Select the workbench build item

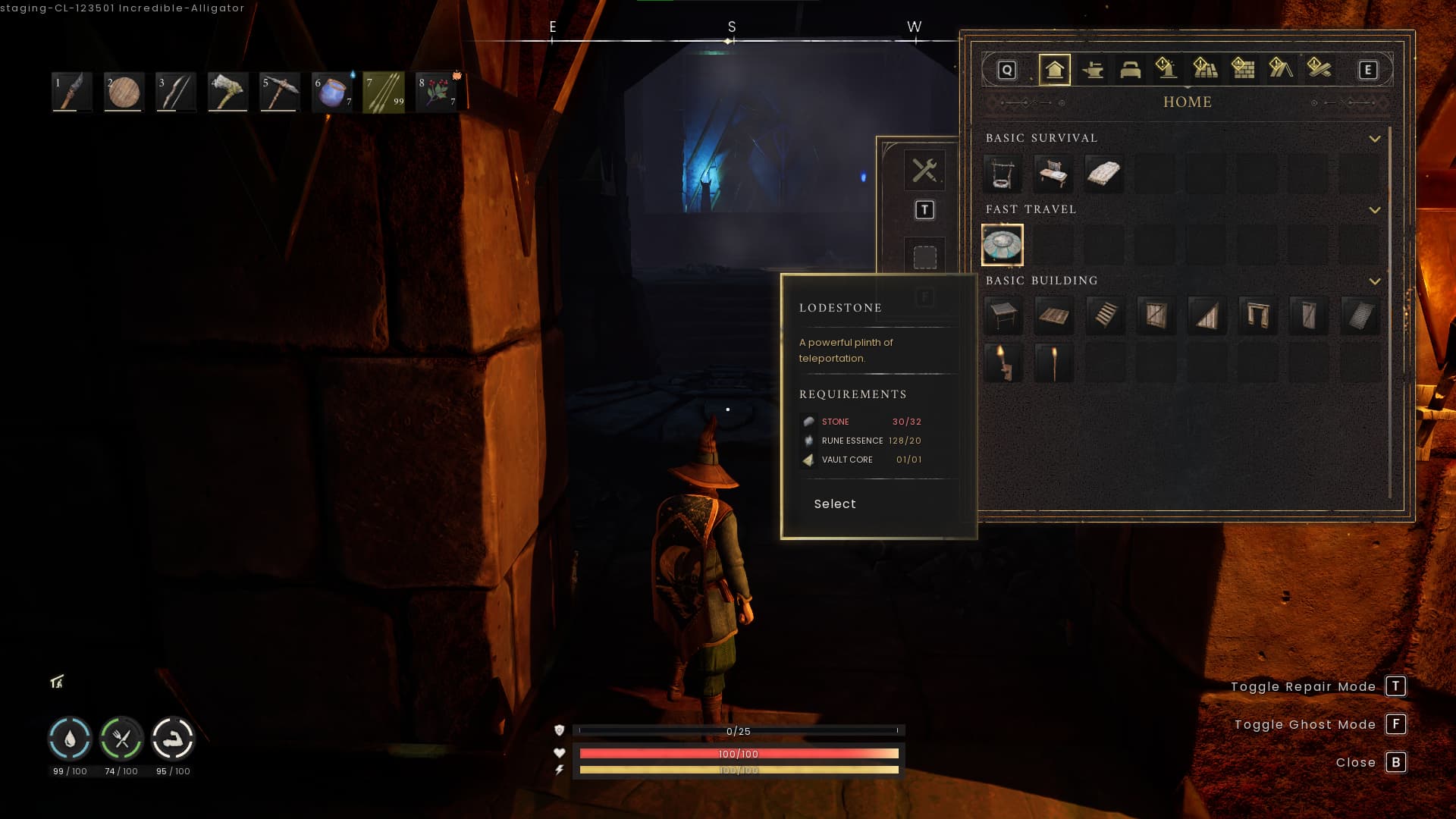click(x=1053, y=174)
